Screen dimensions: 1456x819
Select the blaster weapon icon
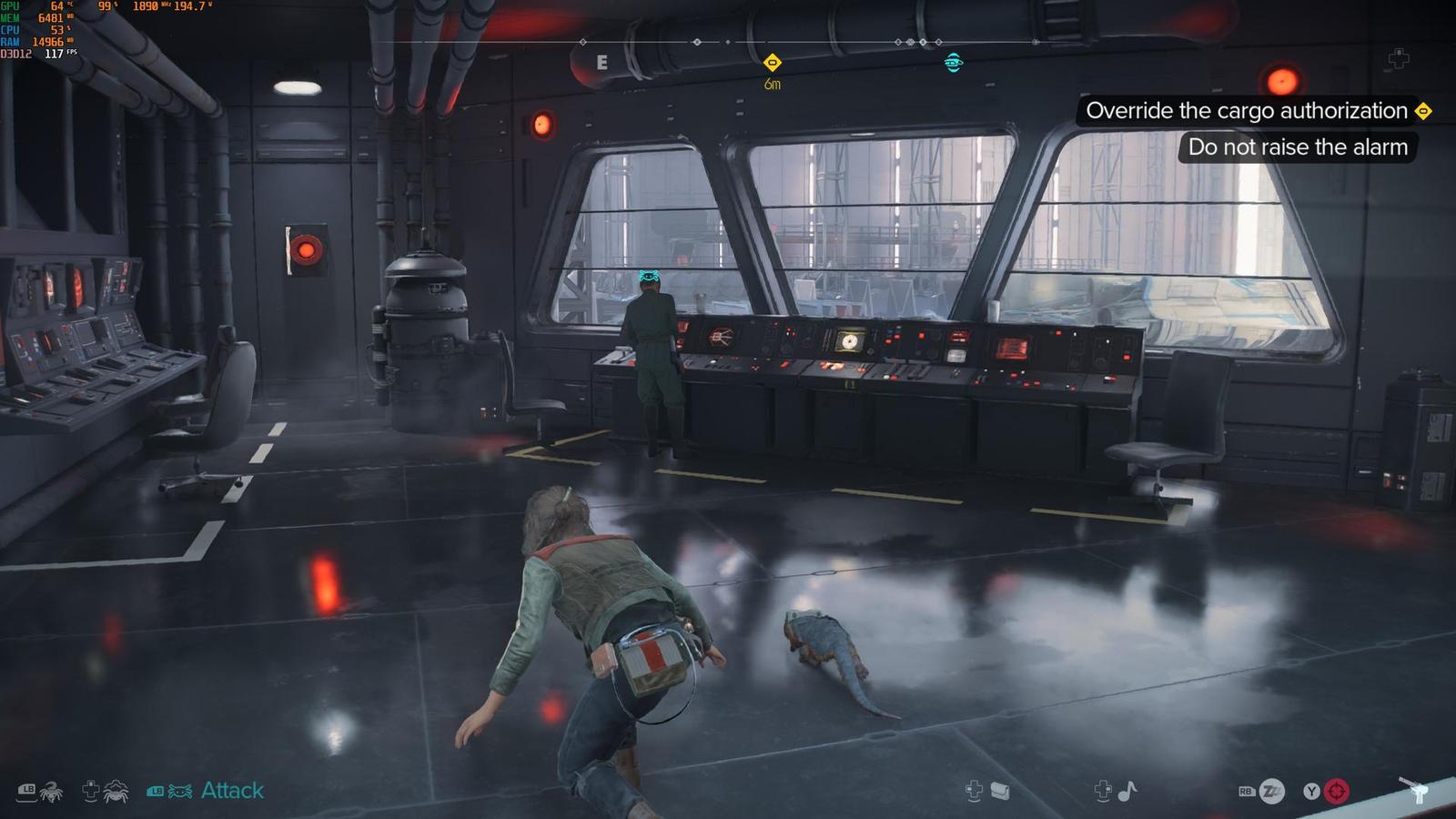[x=1415, y=790]
